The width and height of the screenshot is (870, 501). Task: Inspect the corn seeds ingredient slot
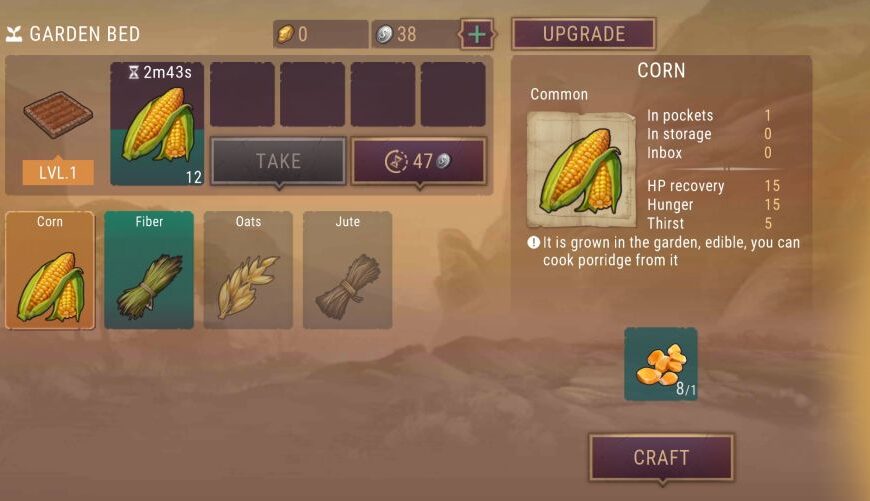[x=661, y=364]
